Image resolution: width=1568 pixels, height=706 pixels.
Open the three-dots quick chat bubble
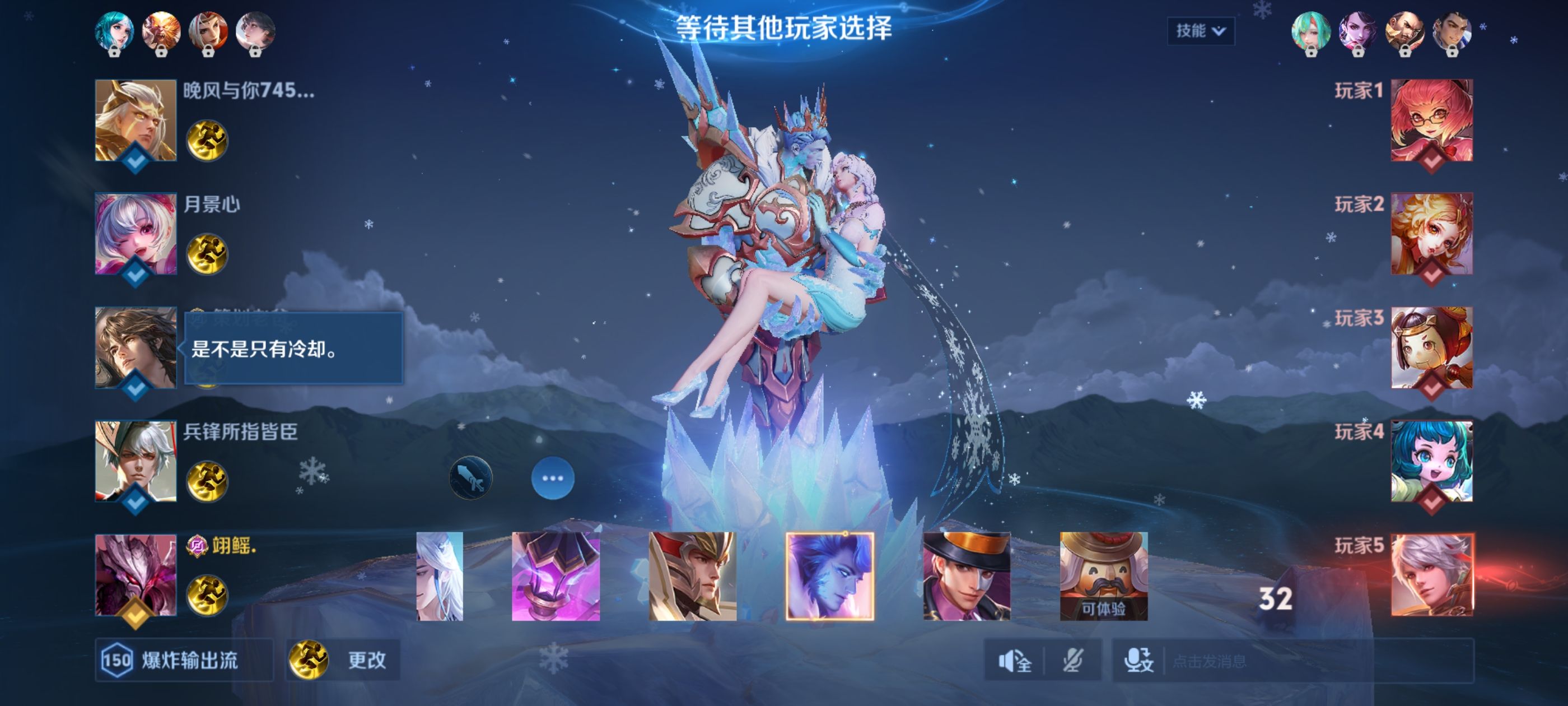coord(552,478)
